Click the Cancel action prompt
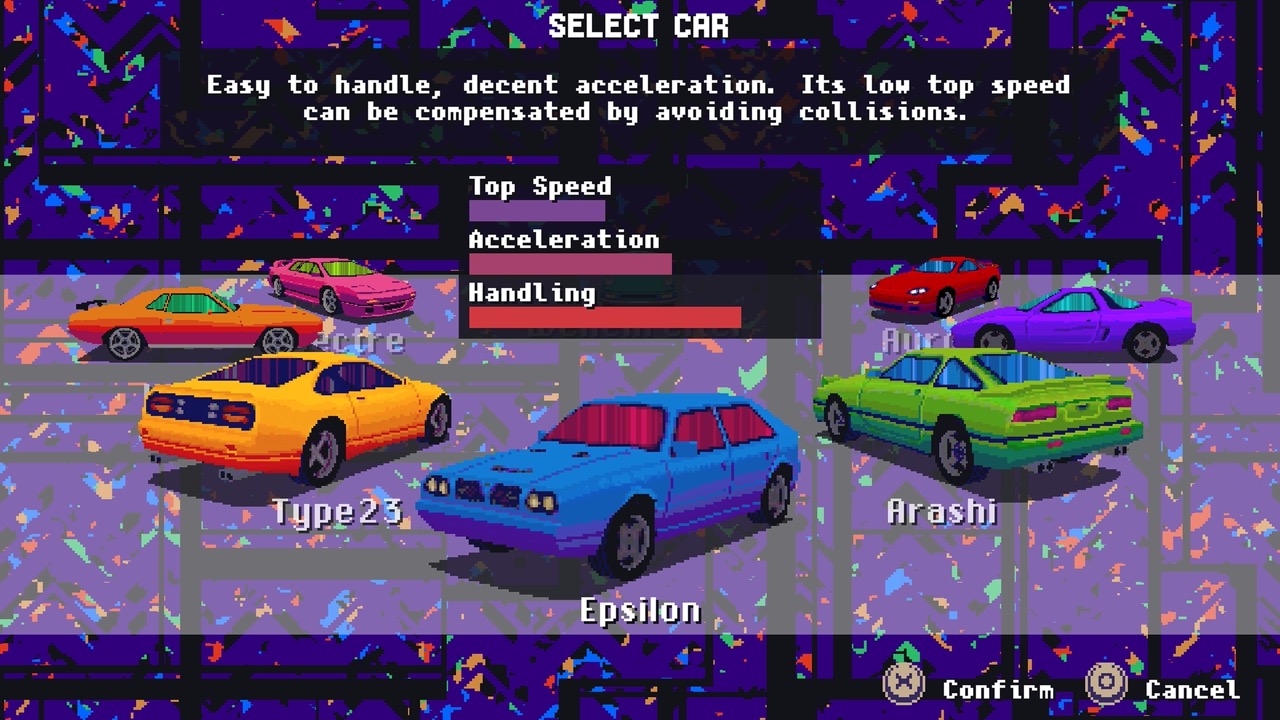This screenshot has width=1280, height=720. click(x=1192, y=690)
